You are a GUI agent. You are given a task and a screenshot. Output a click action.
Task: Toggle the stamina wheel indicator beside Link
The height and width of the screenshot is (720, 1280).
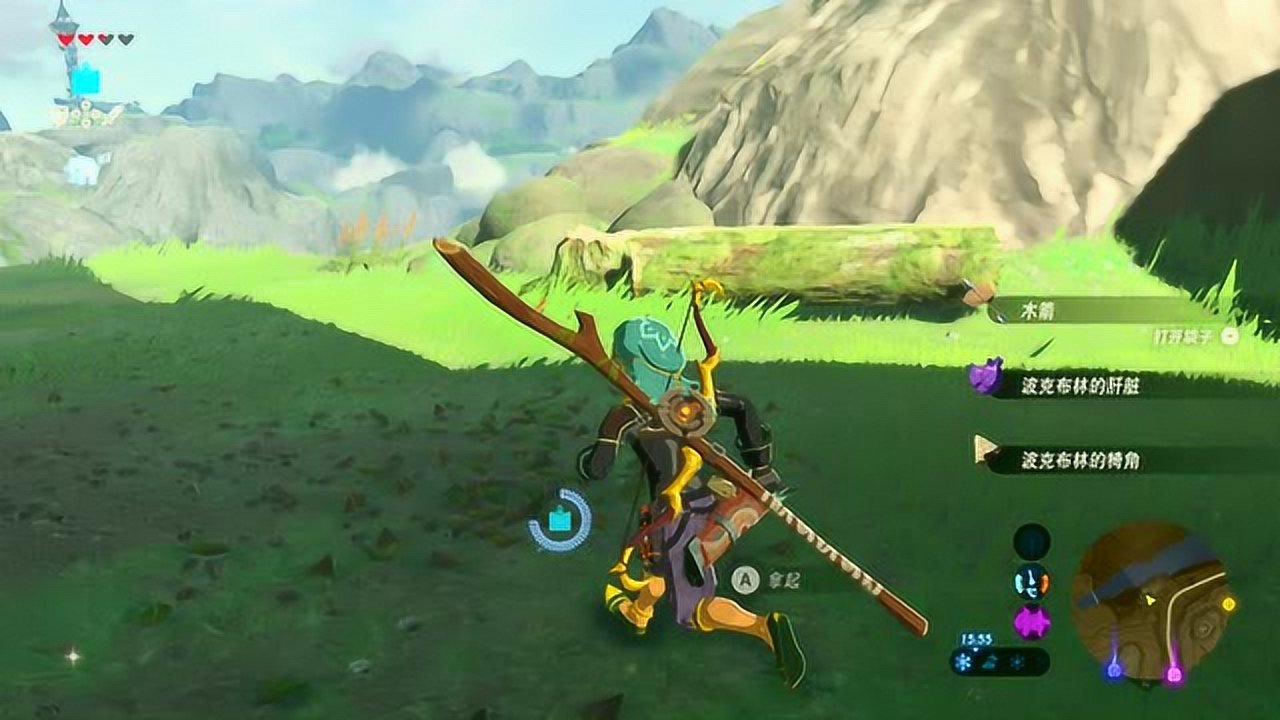tap(559, 520)
